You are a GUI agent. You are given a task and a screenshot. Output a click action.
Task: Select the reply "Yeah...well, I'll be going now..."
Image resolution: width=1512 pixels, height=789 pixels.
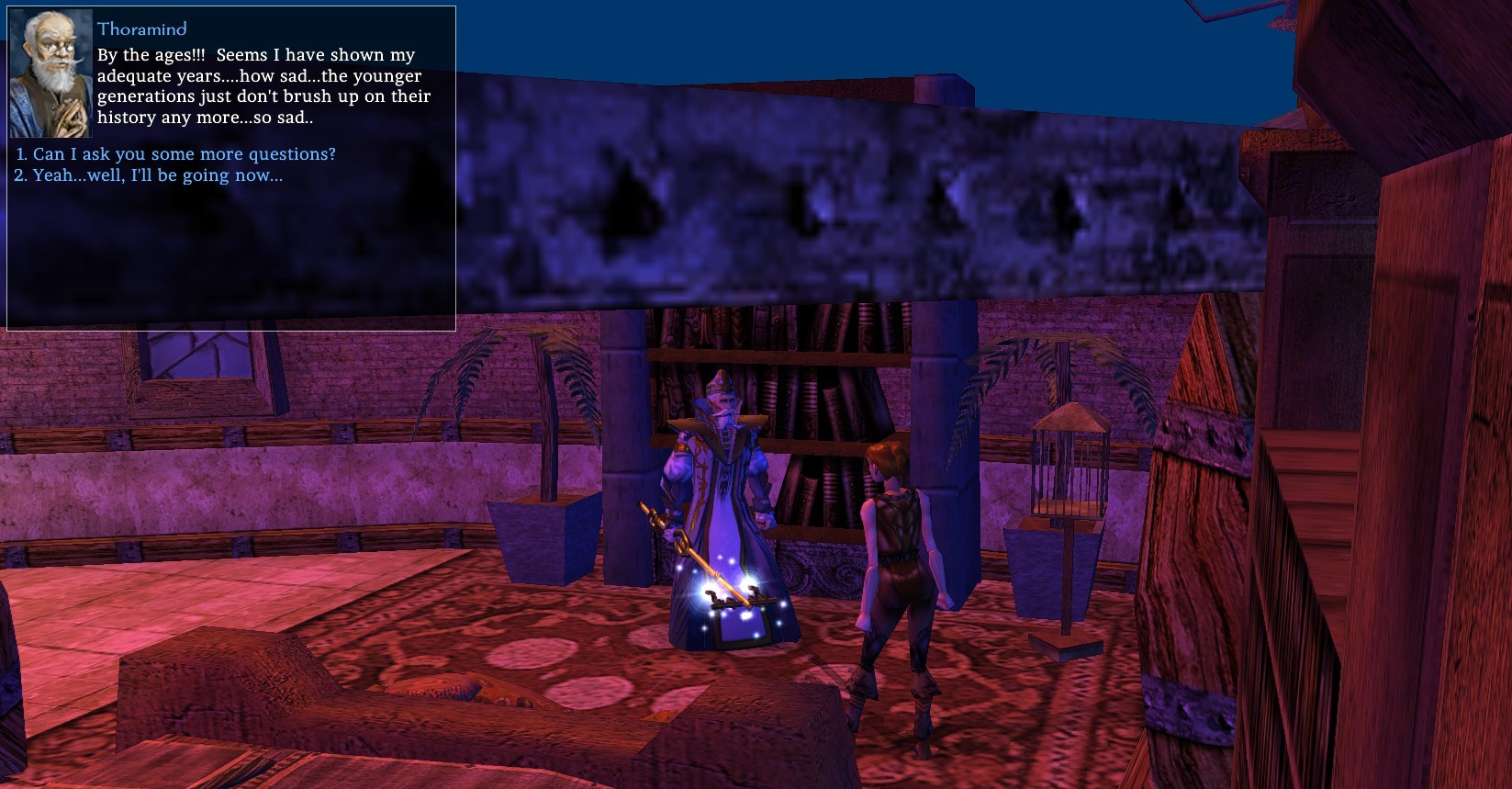(157, 175)
